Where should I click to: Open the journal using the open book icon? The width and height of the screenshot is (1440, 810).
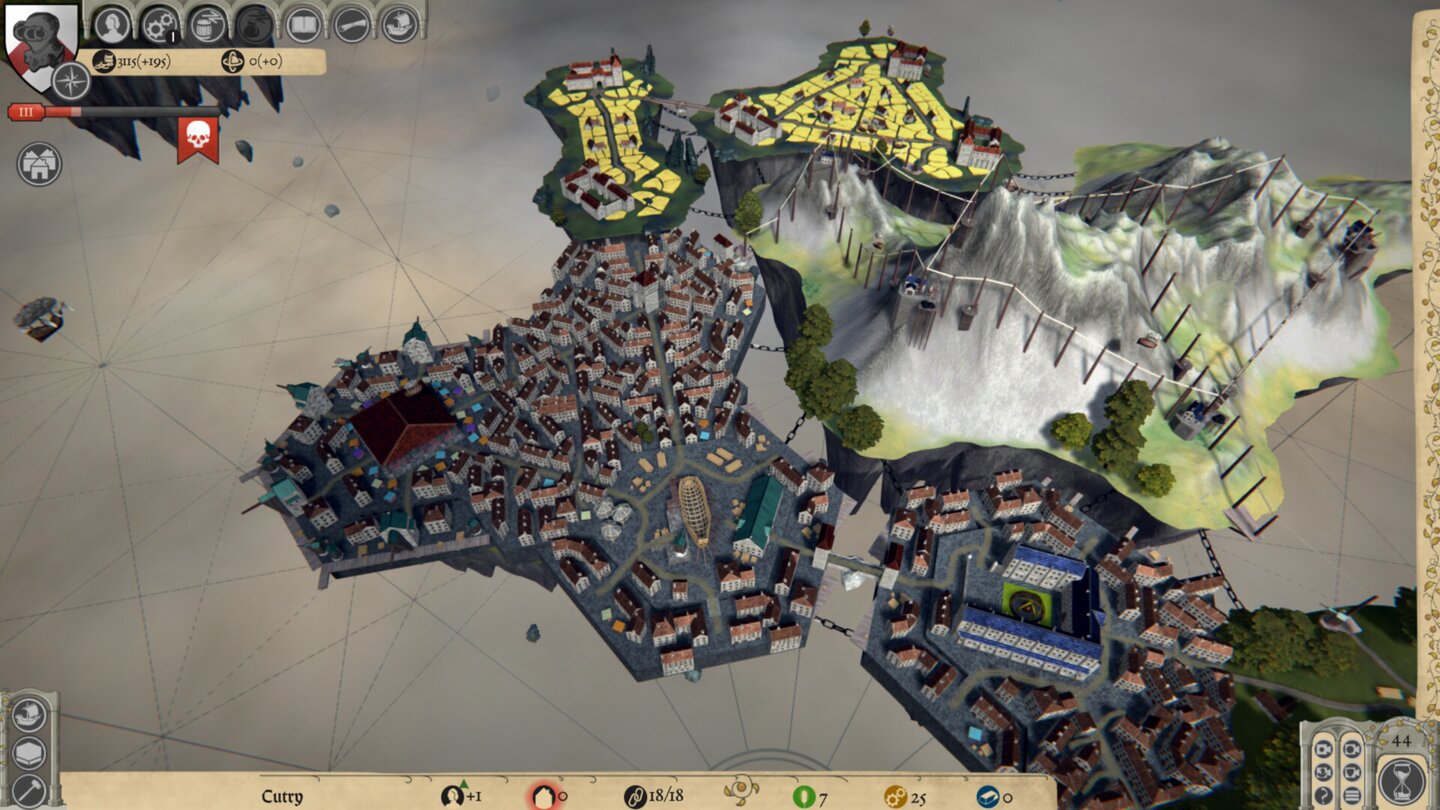pyautogui.click(x=305, y=25)
